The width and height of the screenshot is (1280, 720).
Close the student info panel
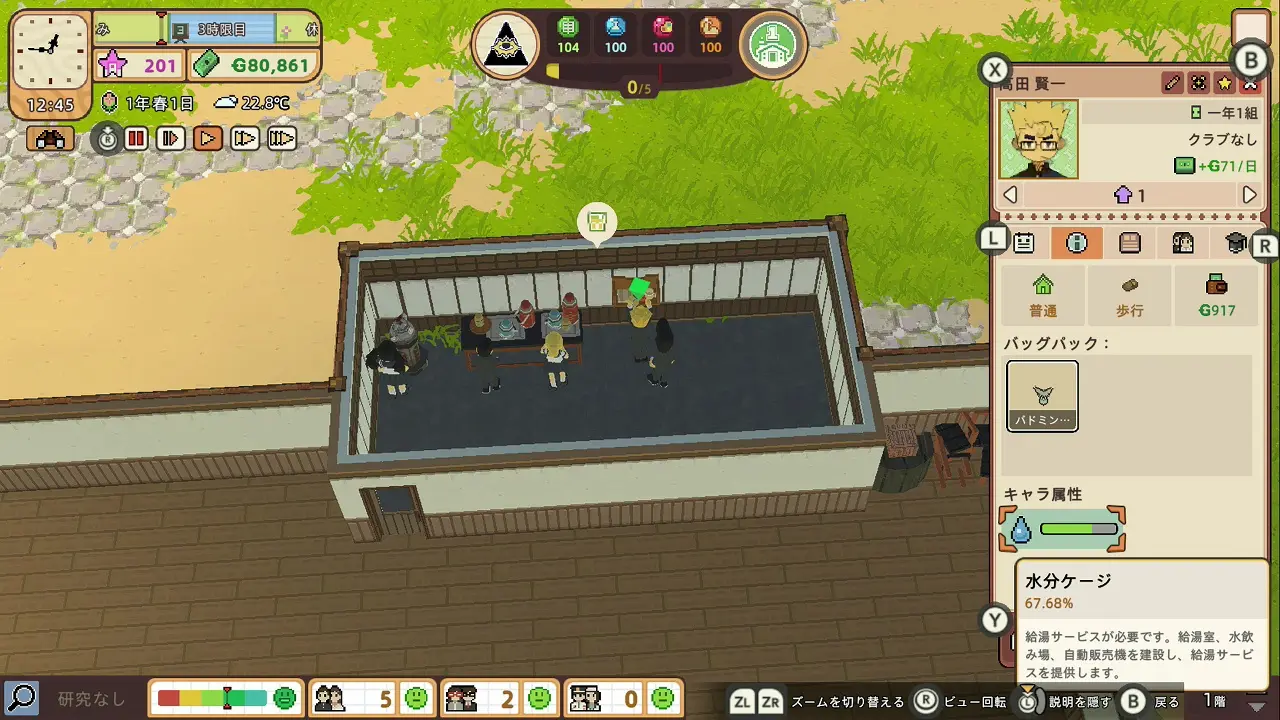pyautogui.click(x=1249, y=84)
